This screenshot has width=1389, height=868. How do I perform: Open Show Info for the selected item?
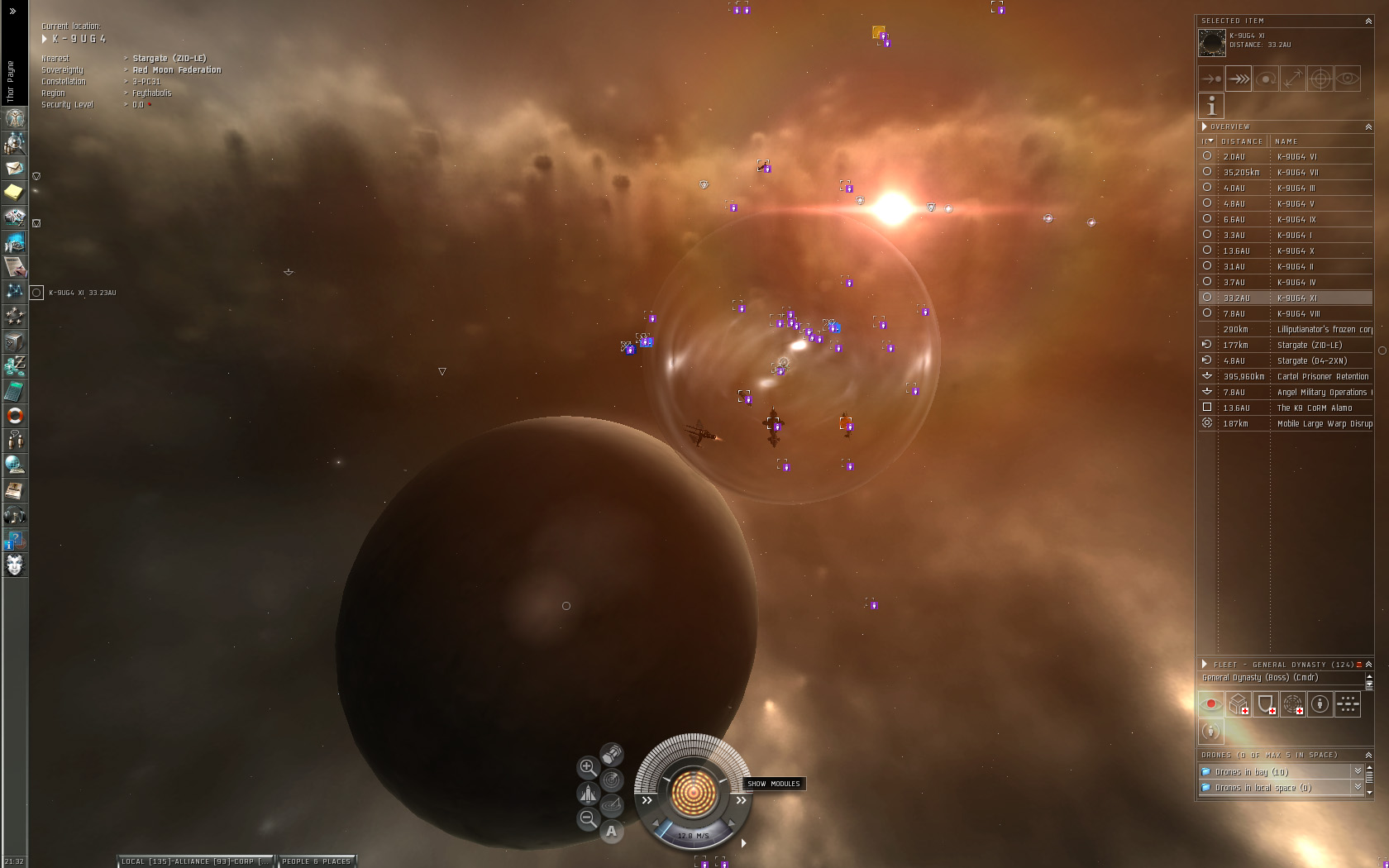pyautogui.click(x=1211, y=106)
